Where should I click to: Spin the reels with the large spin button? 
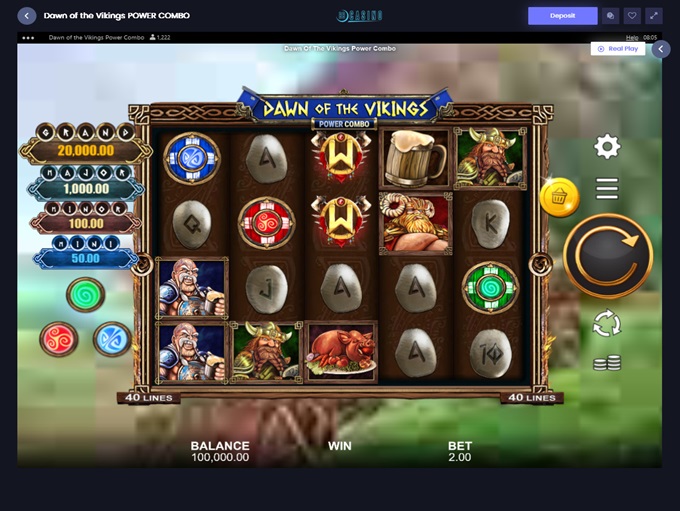(x=608, y=256)
